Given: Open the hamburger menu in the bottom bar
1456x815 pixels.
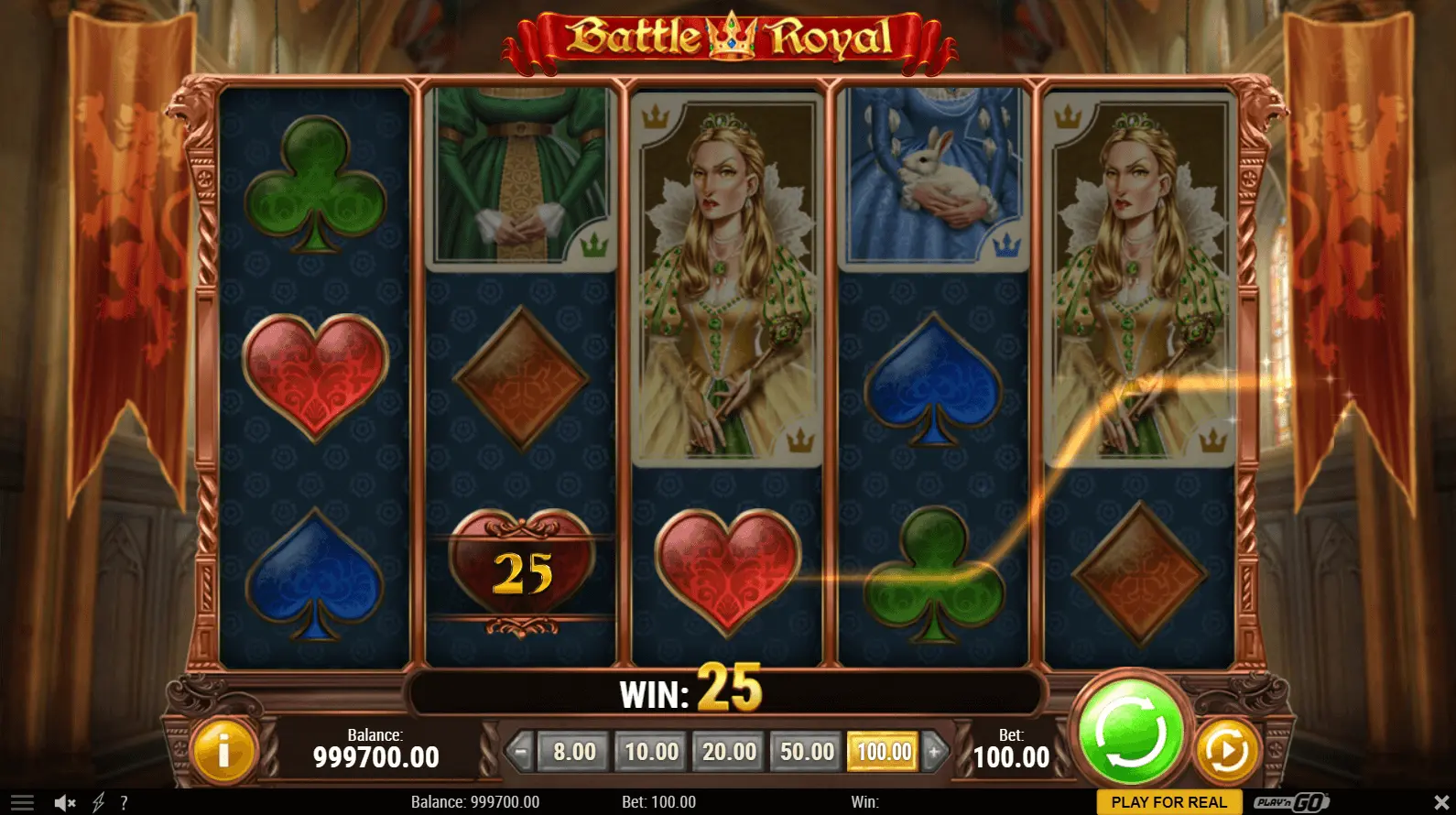Looking at the screenshot, I should pyautogui.click(x=22, y=803).
